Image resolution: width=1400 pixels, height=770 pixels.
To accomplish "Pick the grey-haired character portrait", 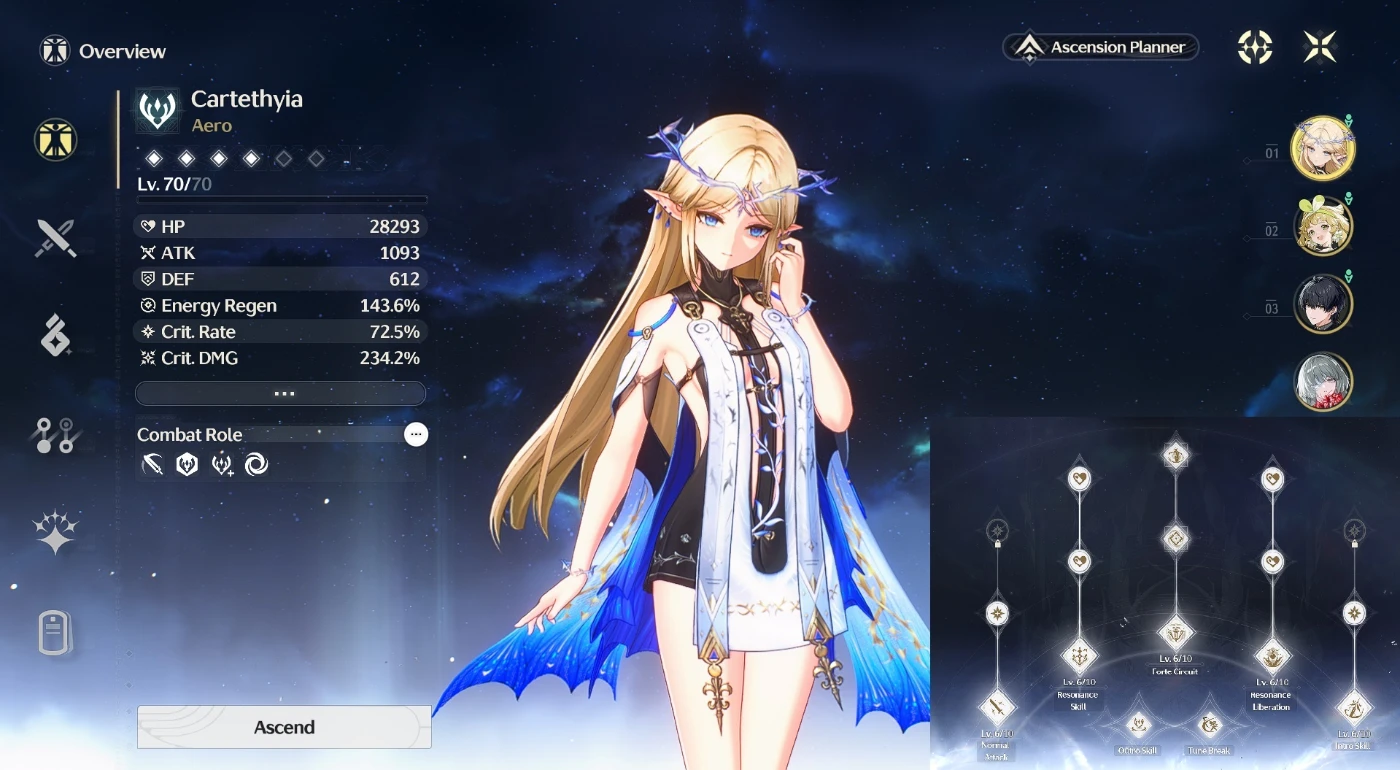I will pyautogui.click(x=1323, y=381).
